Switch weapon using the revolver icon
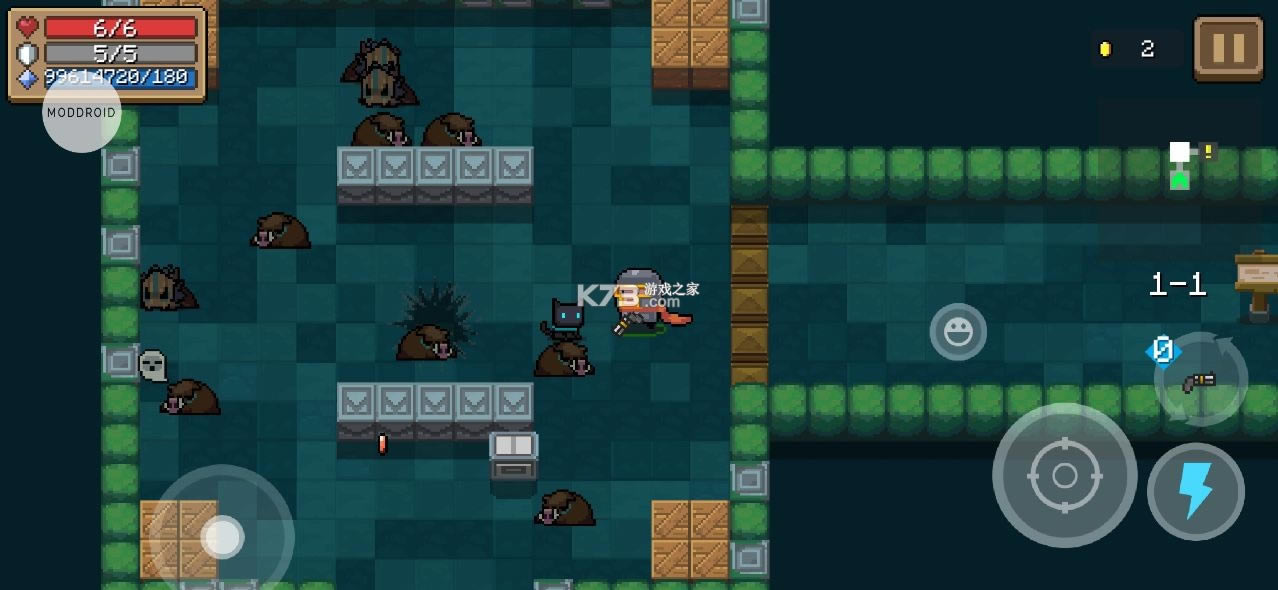 tap(1200, 380)
